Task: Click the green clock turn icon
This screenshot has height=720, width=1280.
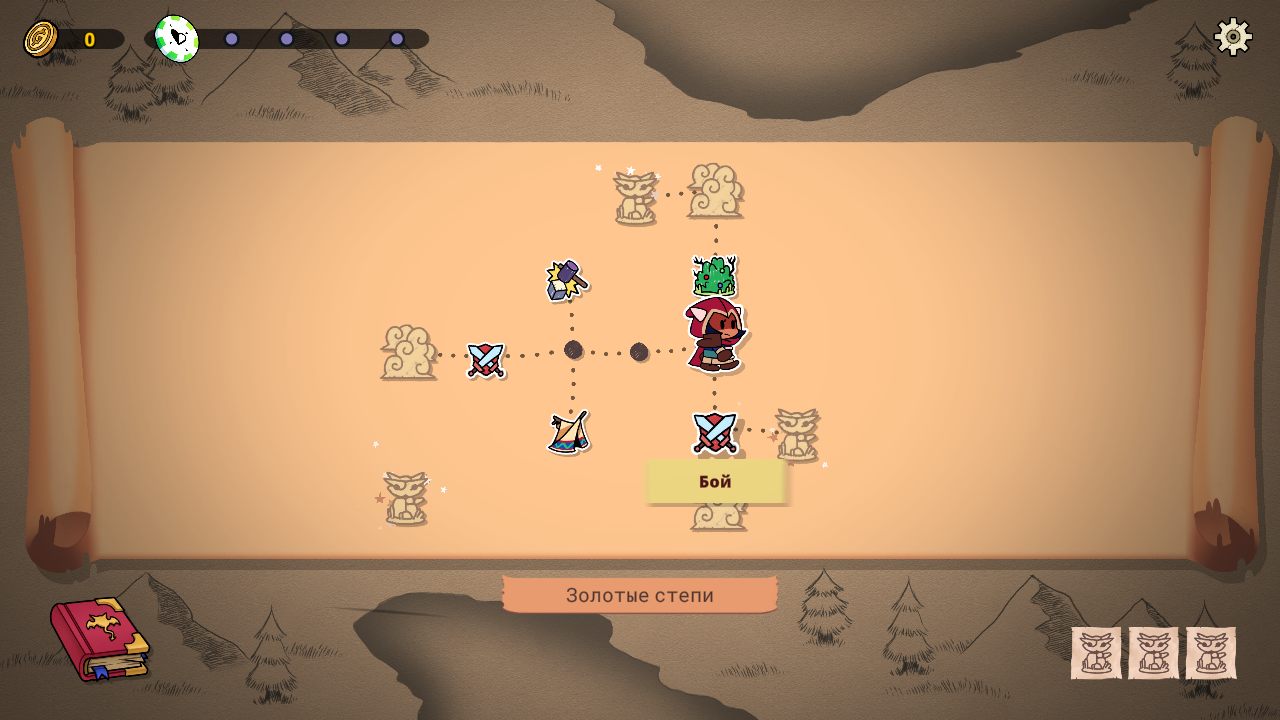Action: pyautogui.click(x=177, y=38)
